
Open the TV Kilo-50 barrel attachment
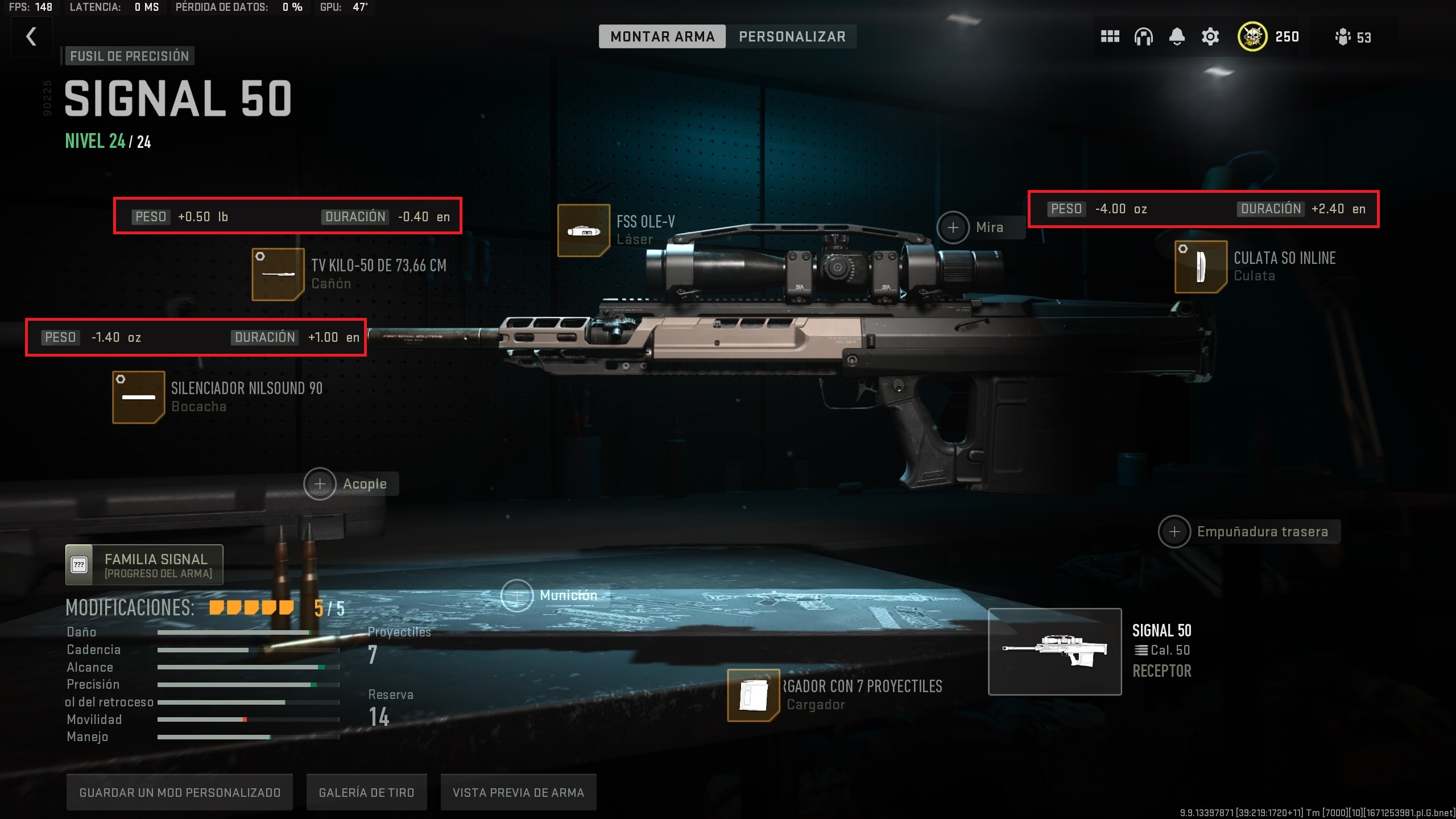[x=277, y=274]
